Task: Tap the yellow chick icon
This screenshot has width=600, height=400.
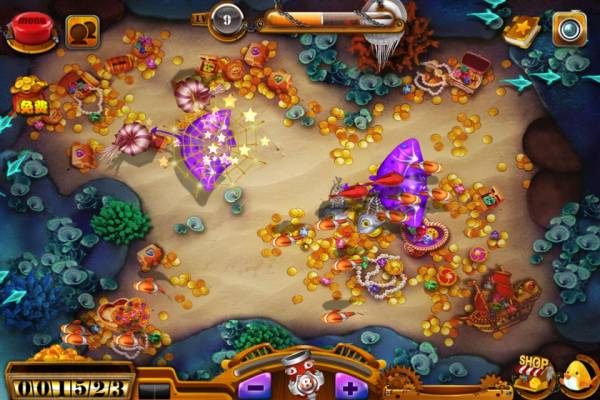Action: pyautogui.click(x=580, y=376)
